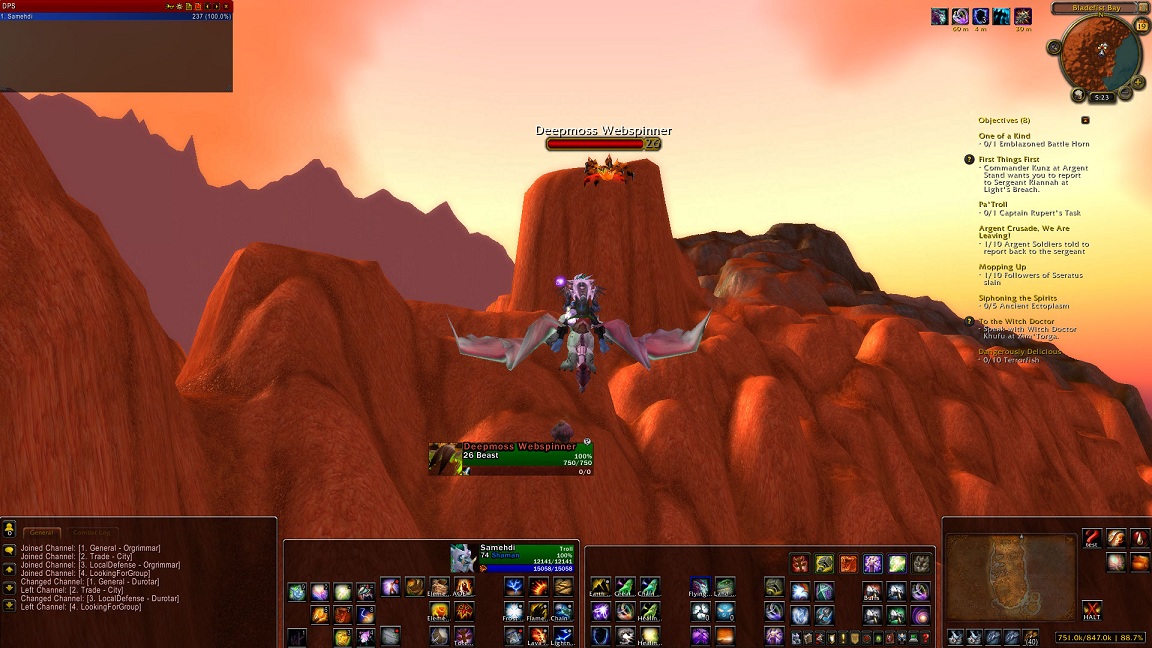The image size is (1152, 648).
Task: Collapse the Objectives tracker
Action: pos(1085,120)
